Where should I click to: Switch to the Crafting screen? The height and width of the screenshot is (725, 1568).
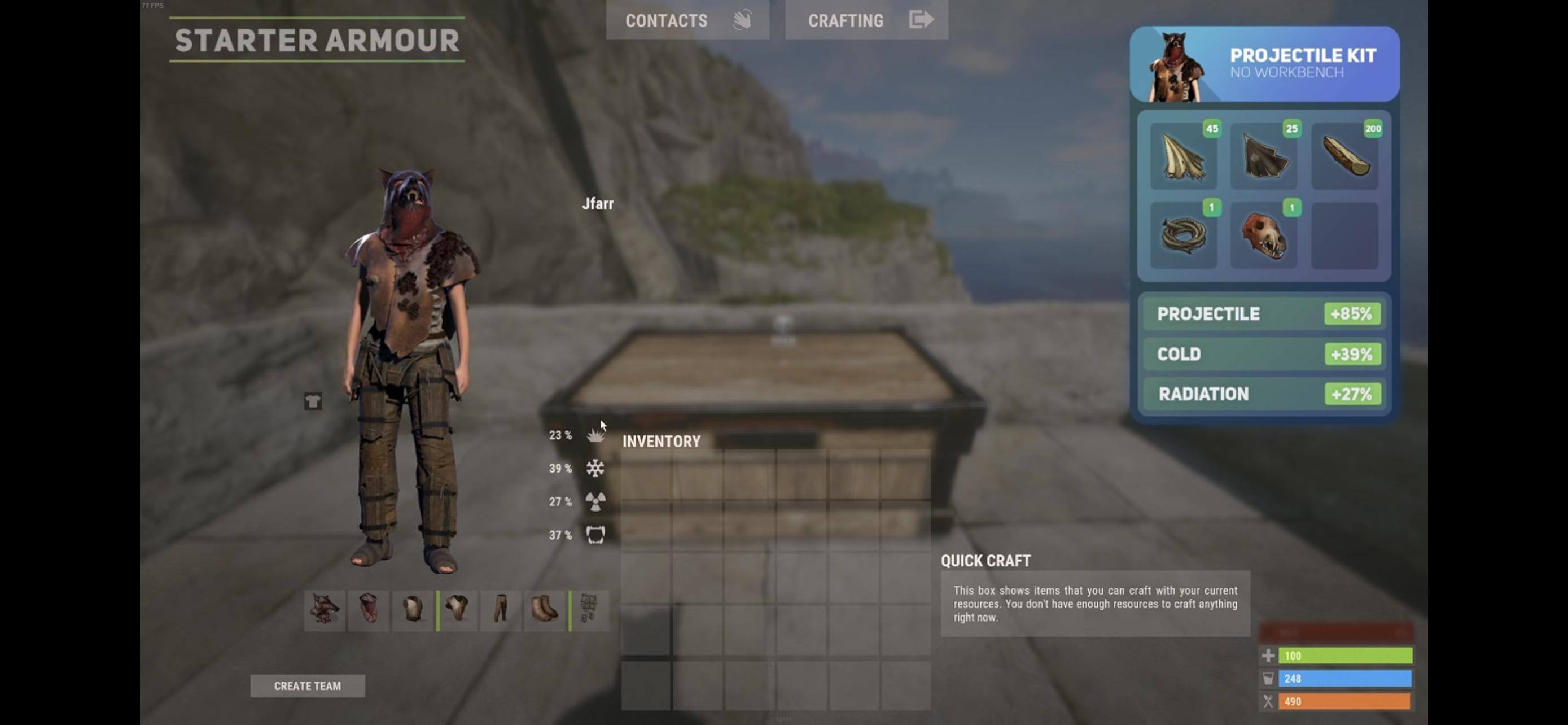pos(866,20)
